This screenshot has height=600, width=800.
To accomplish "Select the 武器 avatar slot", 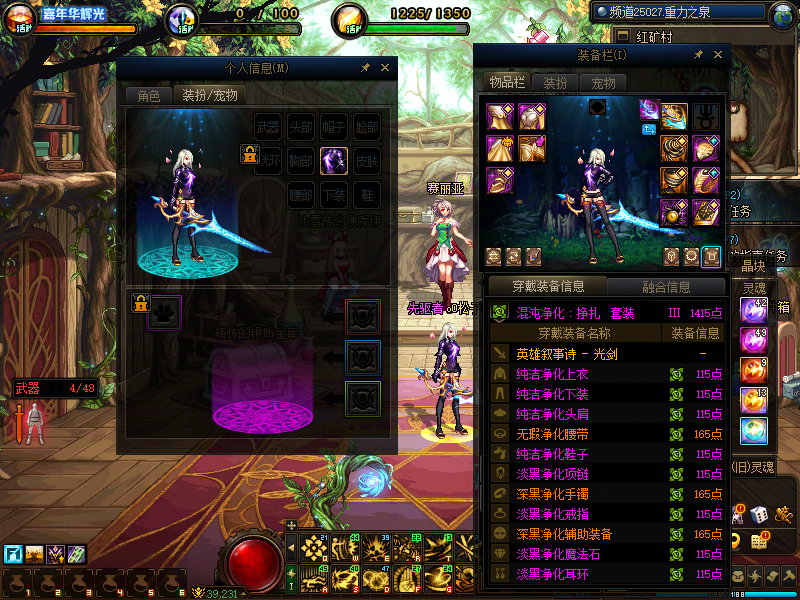I will click(x=268, y=127).
